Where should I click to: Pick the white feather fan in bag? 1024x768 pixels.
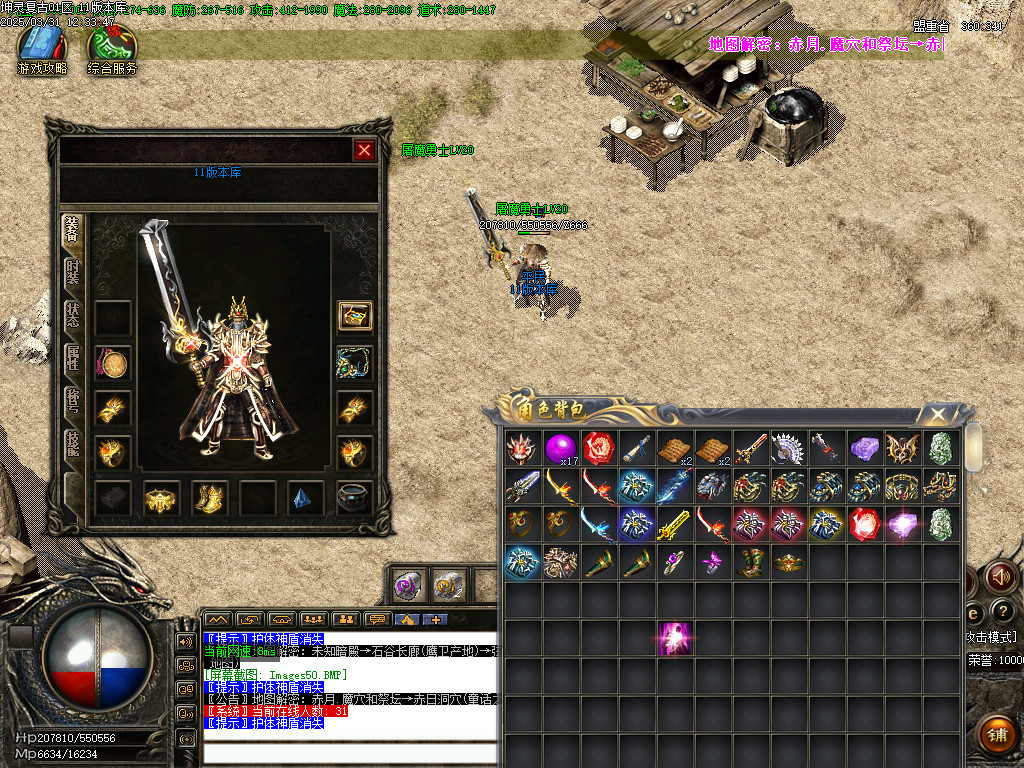click(x=789, y=448)
